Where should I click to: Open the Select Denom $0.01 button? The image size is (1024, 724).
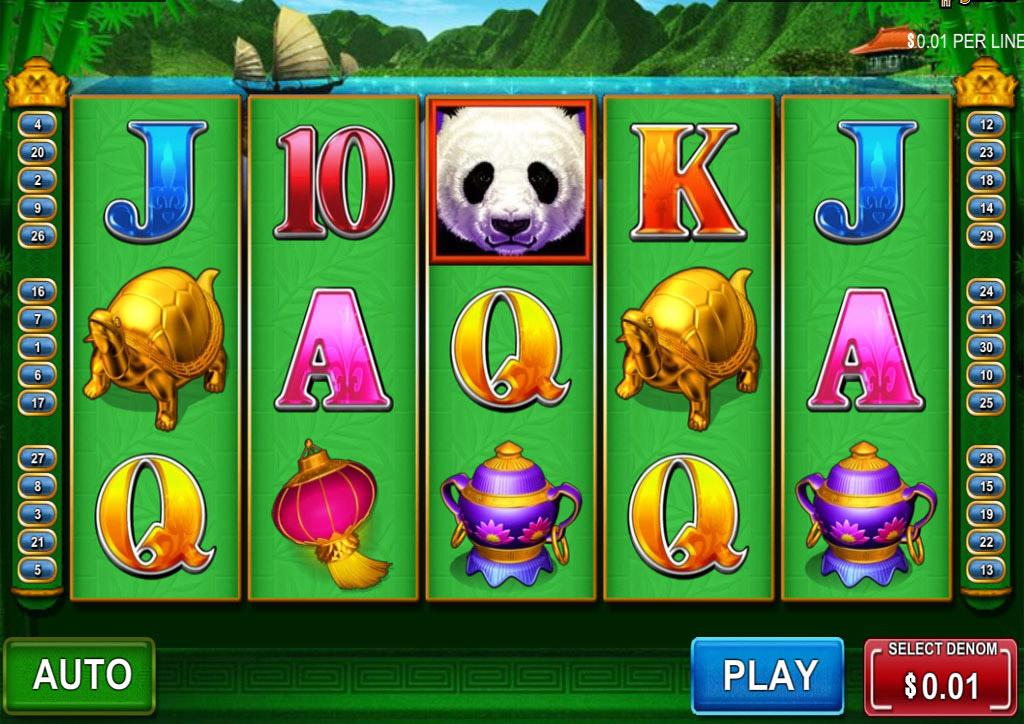pyautogui.click(x=940, y=676)
